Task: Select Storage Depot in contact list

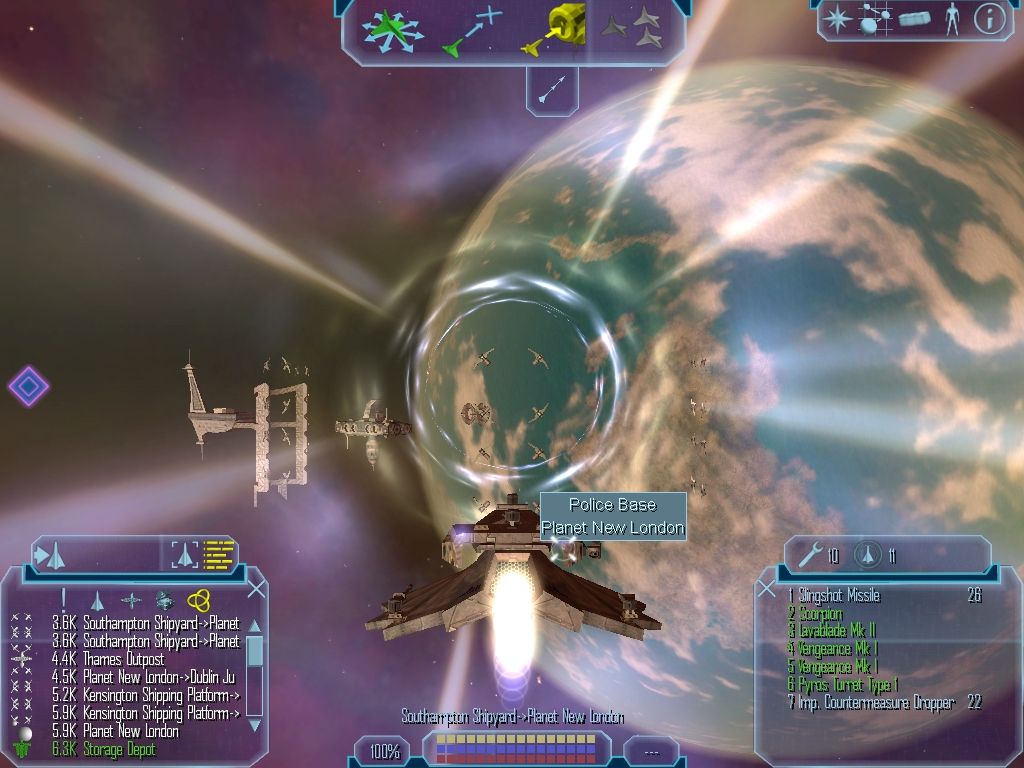Action: pos(119,749)
